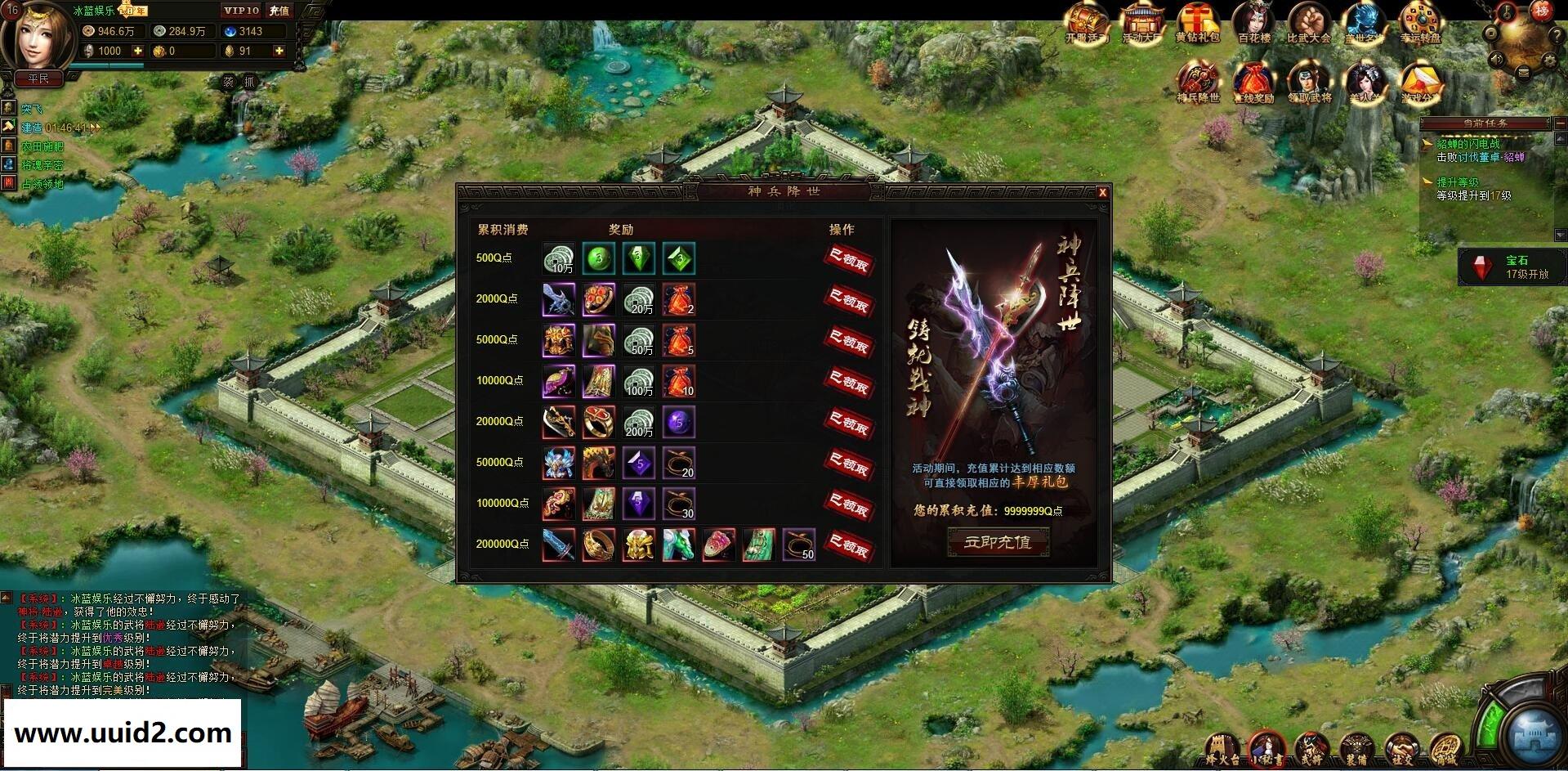Mute game audio with the speaker icon

[1496, 60]
